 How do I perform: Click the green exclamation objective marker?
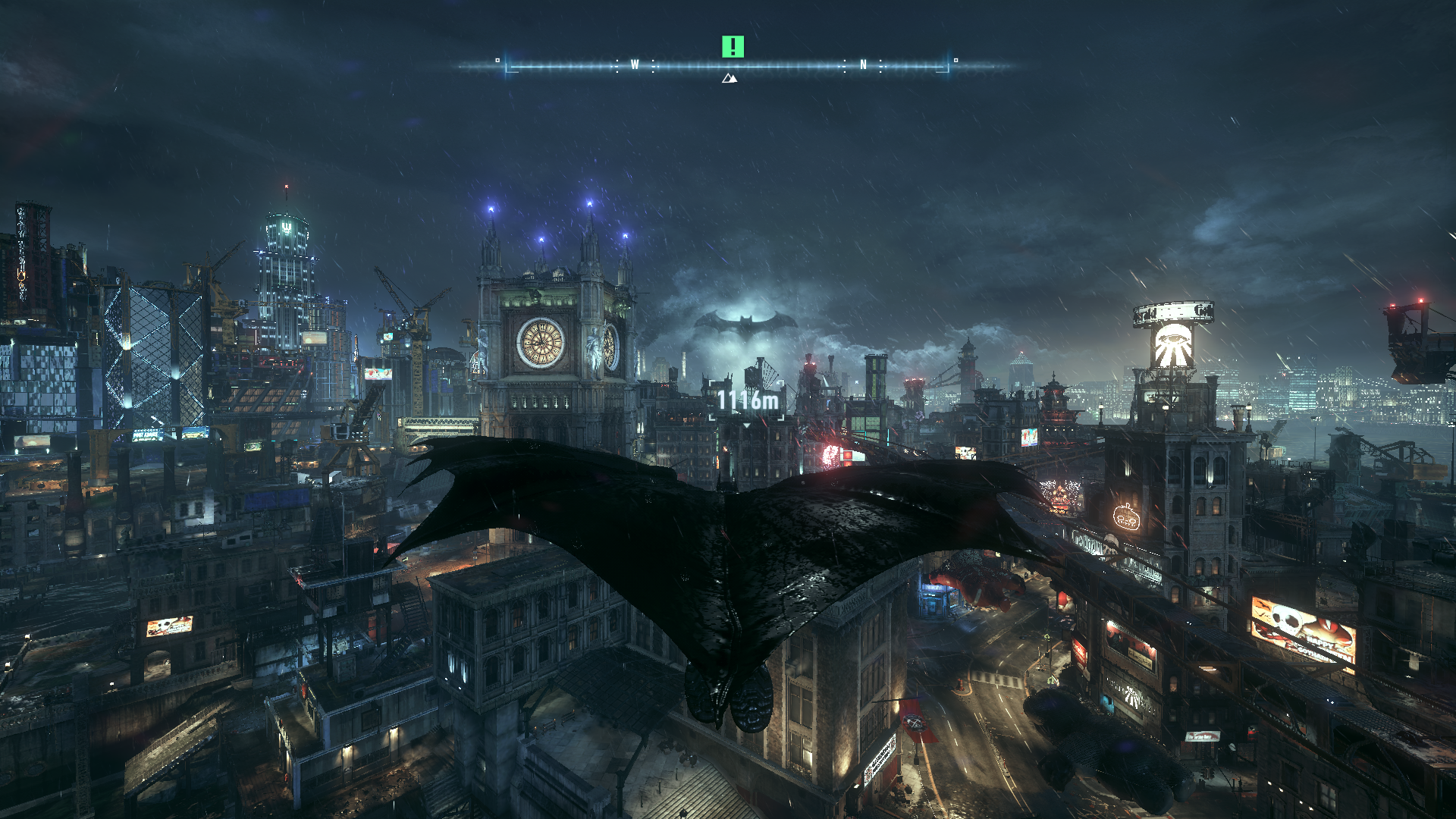pyautogui.click(x=733, y=47)
